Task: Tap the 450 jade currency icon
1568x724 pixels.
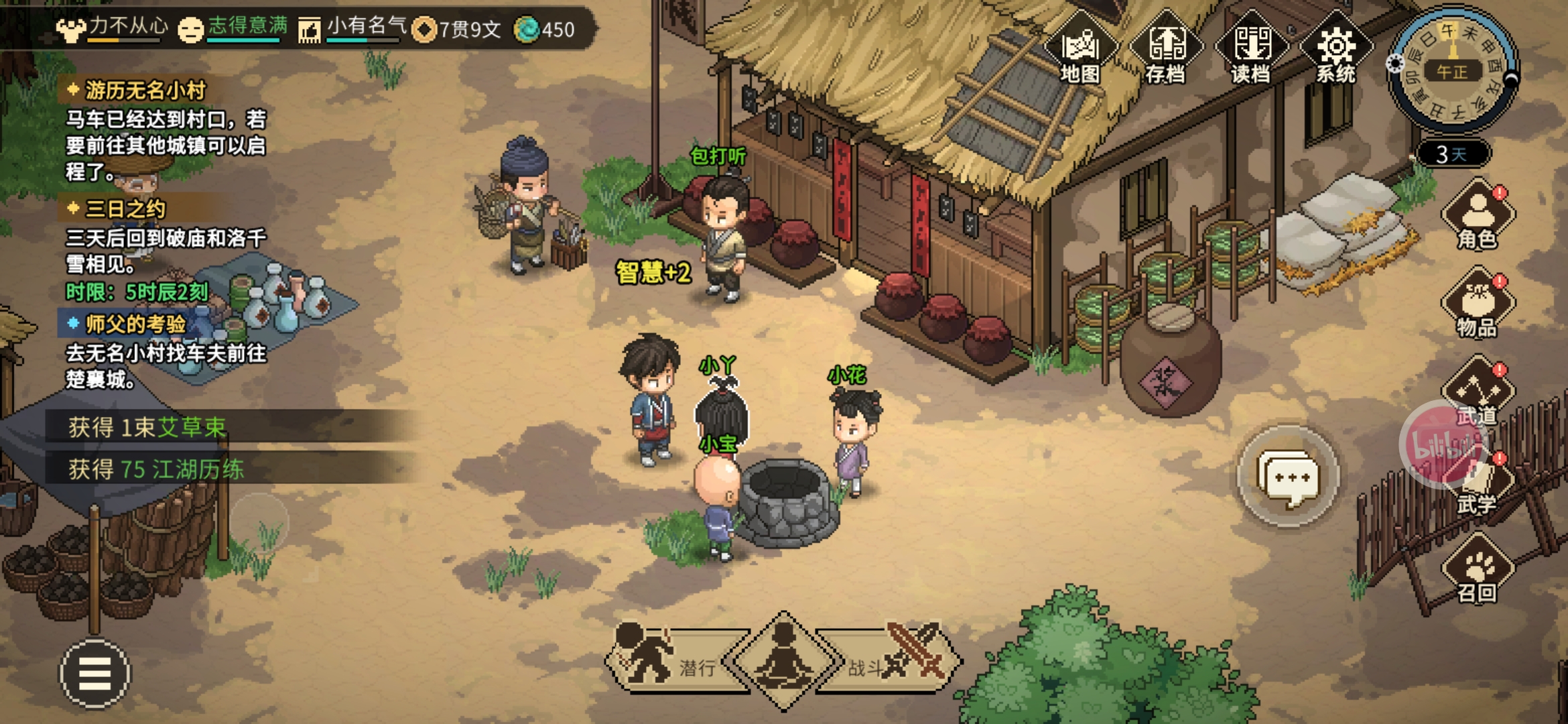Action: (527, 29)
